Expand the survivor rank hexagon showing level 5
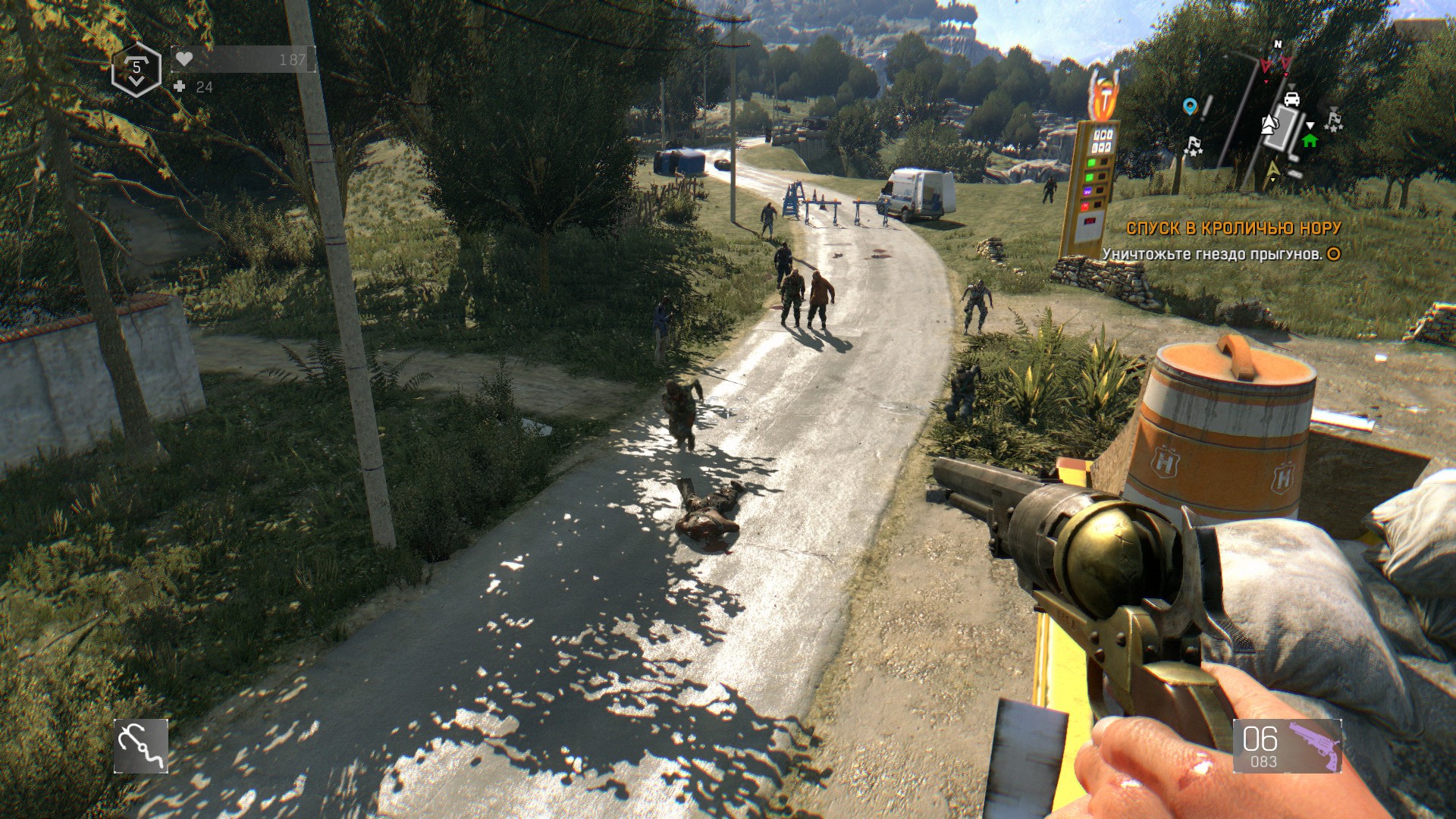The height and width of the screenshot is (819, 1456). point(136,68)
